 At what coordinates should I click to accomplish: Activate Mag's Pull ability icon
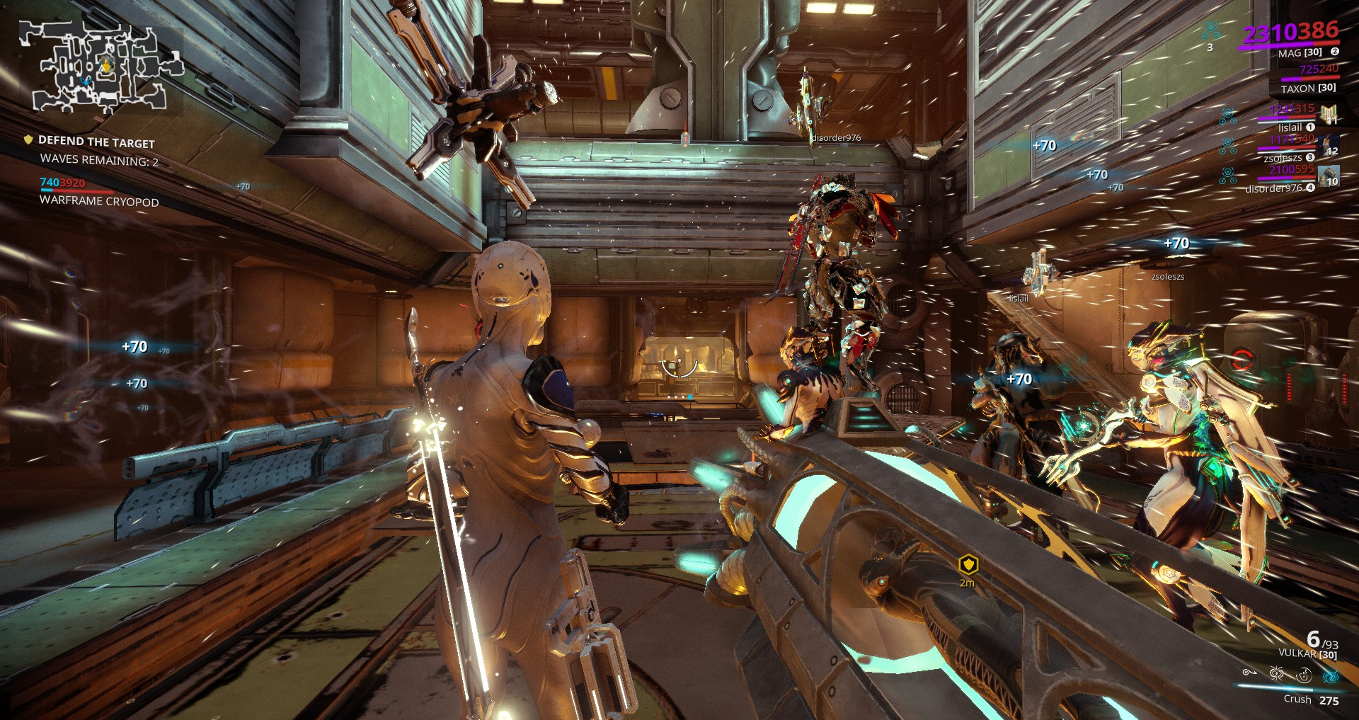[1249, 675]
